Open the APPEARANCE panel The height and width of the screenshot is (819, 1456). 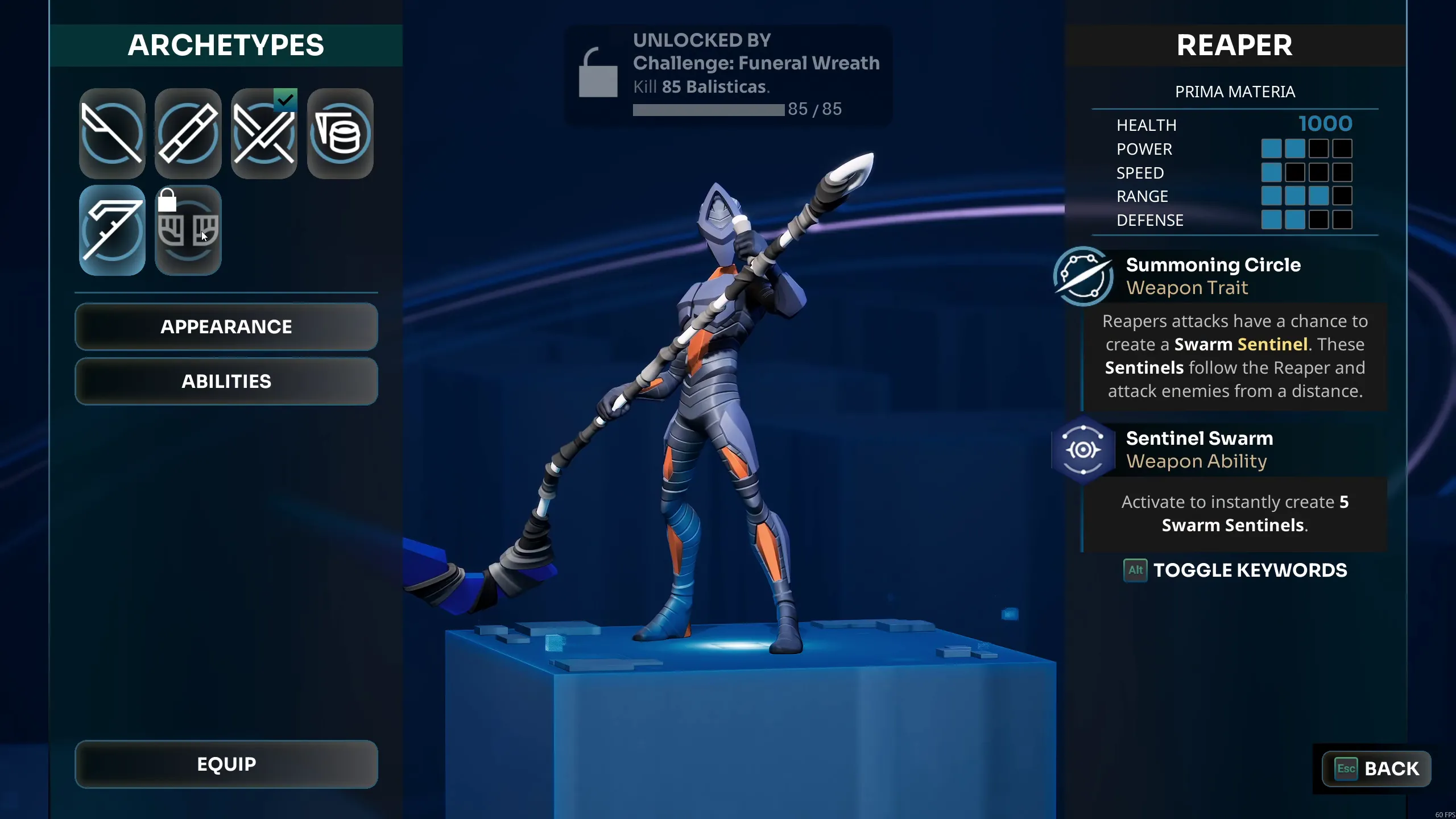click(x=226, y=326)
